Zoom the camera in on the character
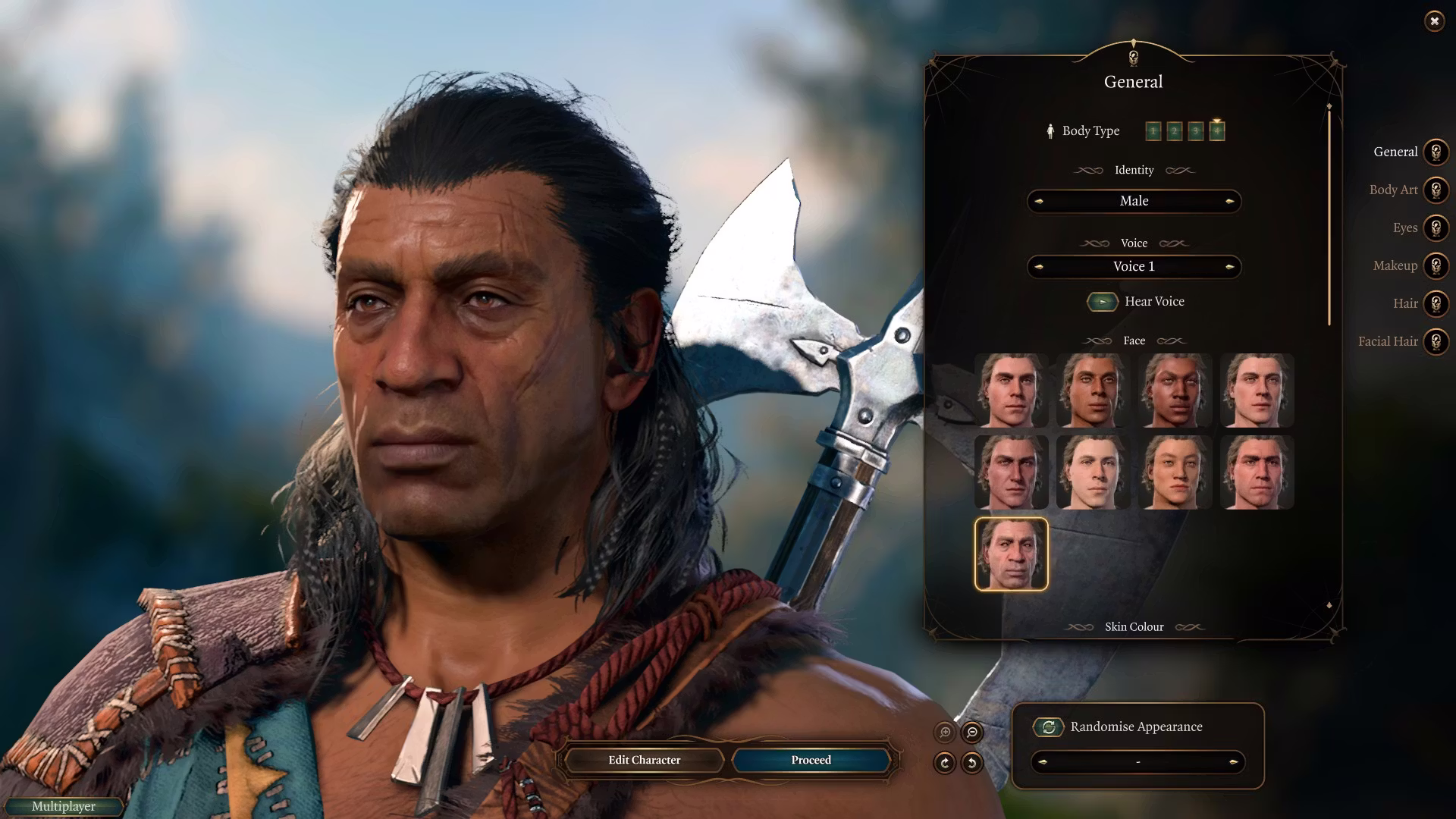This screenshot has height=819, width=1456. [945, 733]
